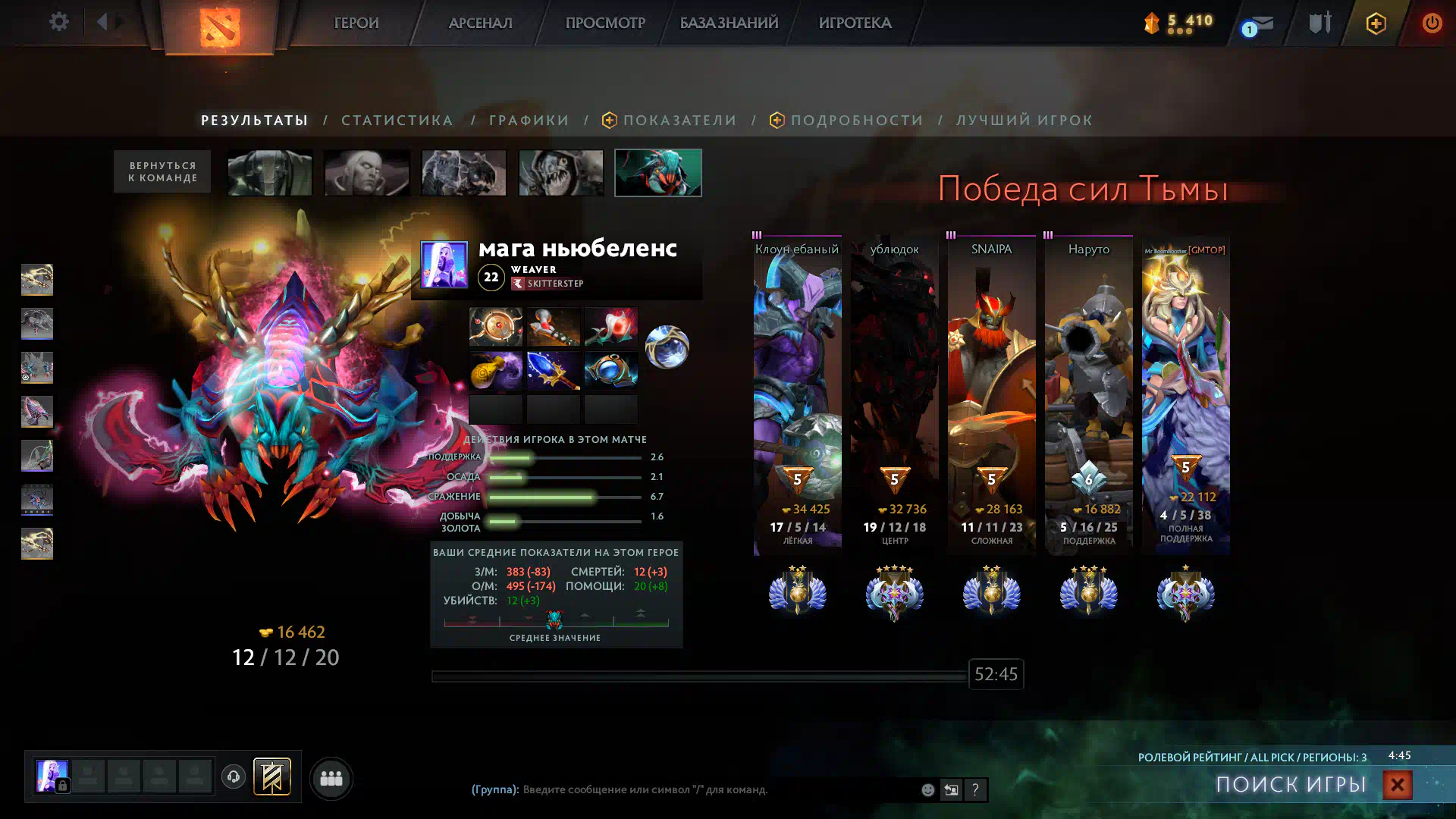Switch to the СТАТИСТИКА tab
The width and height of the screenshot is (1456, 819).
coord(397,120)
